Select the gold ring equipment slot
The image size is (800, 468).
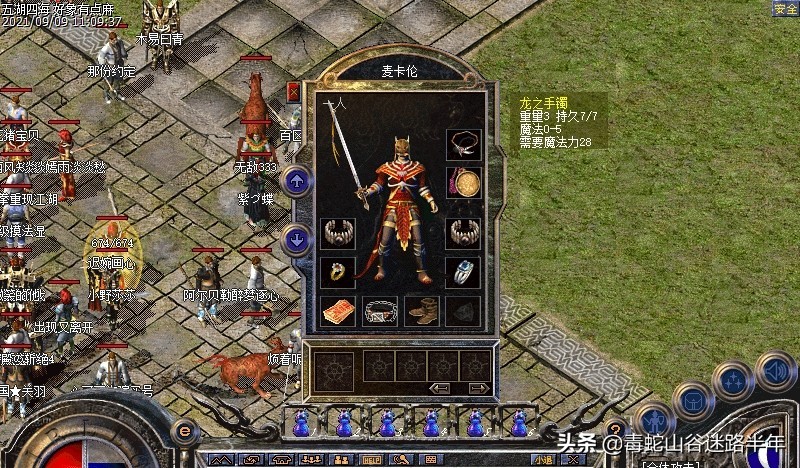[x=338, y=271]
